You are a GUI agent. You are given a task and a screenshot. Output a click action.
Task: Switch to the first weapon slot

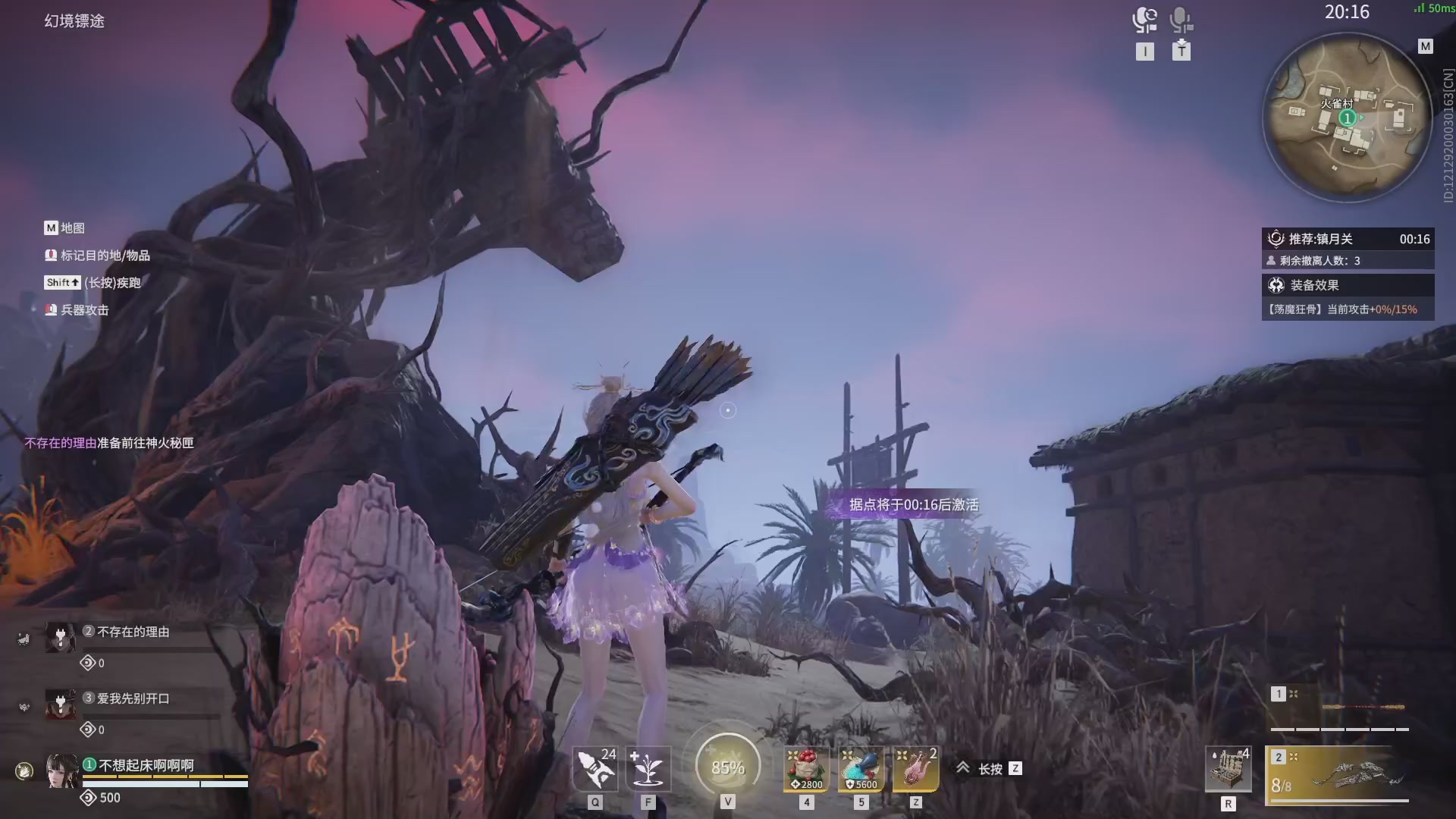click(1339, 708)
